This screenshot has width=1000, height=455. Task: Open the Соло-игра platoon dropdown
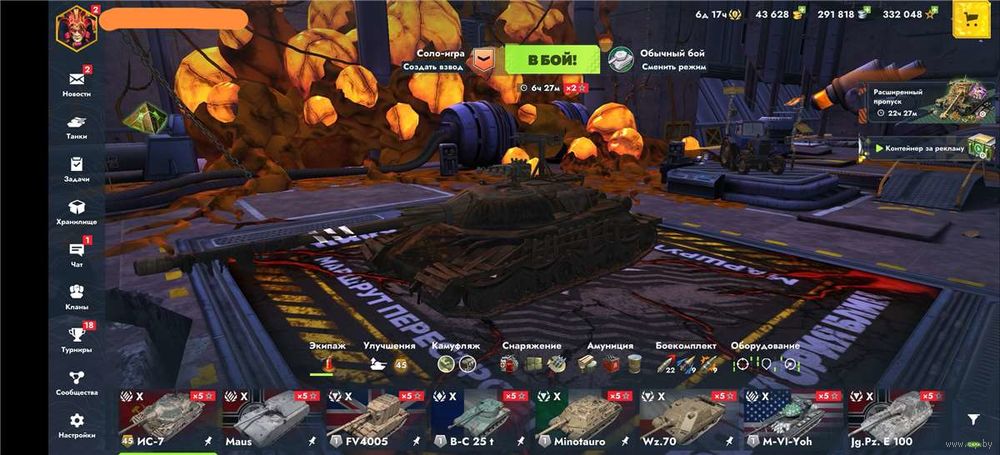(x=482, y=60)
